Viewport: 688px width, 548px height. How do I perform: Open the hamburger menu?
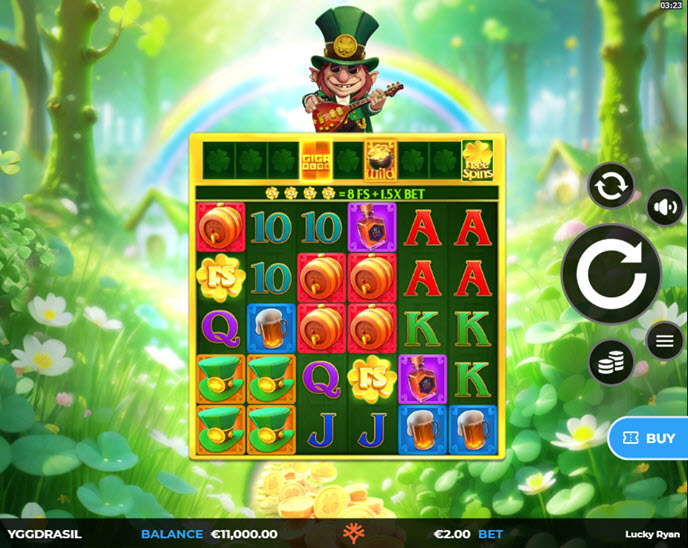[665, 341]
